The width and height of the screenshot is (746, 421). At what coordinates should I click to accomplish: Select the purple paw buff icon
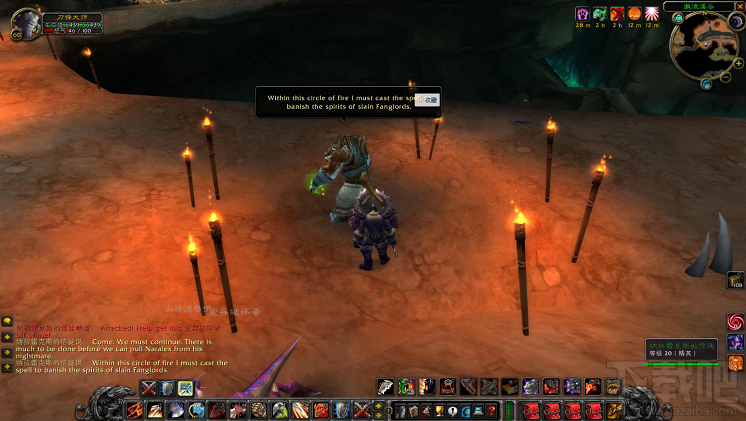pos(582,13)
